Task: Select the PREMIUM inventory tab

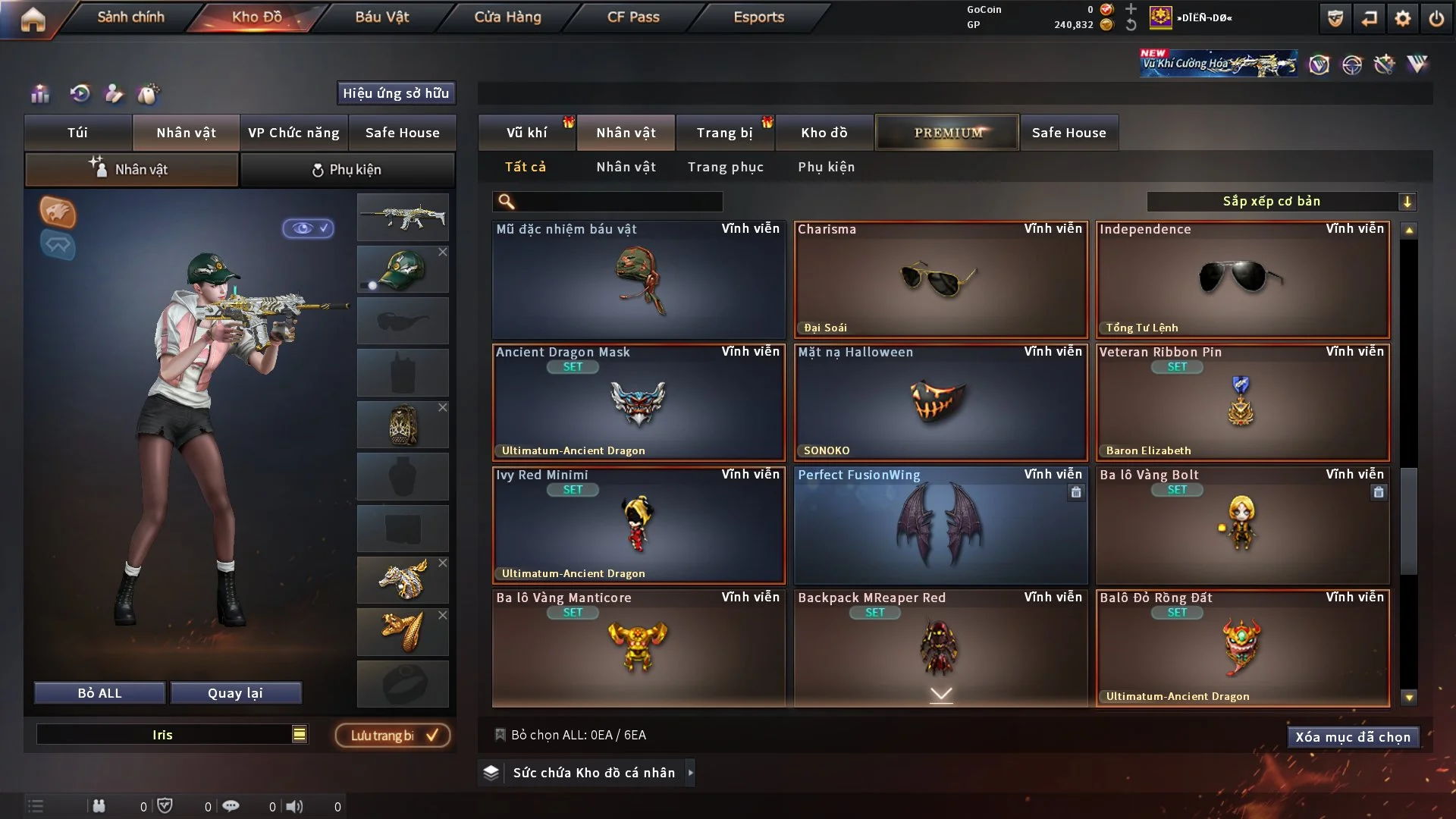Action: [x=947, y=133]
